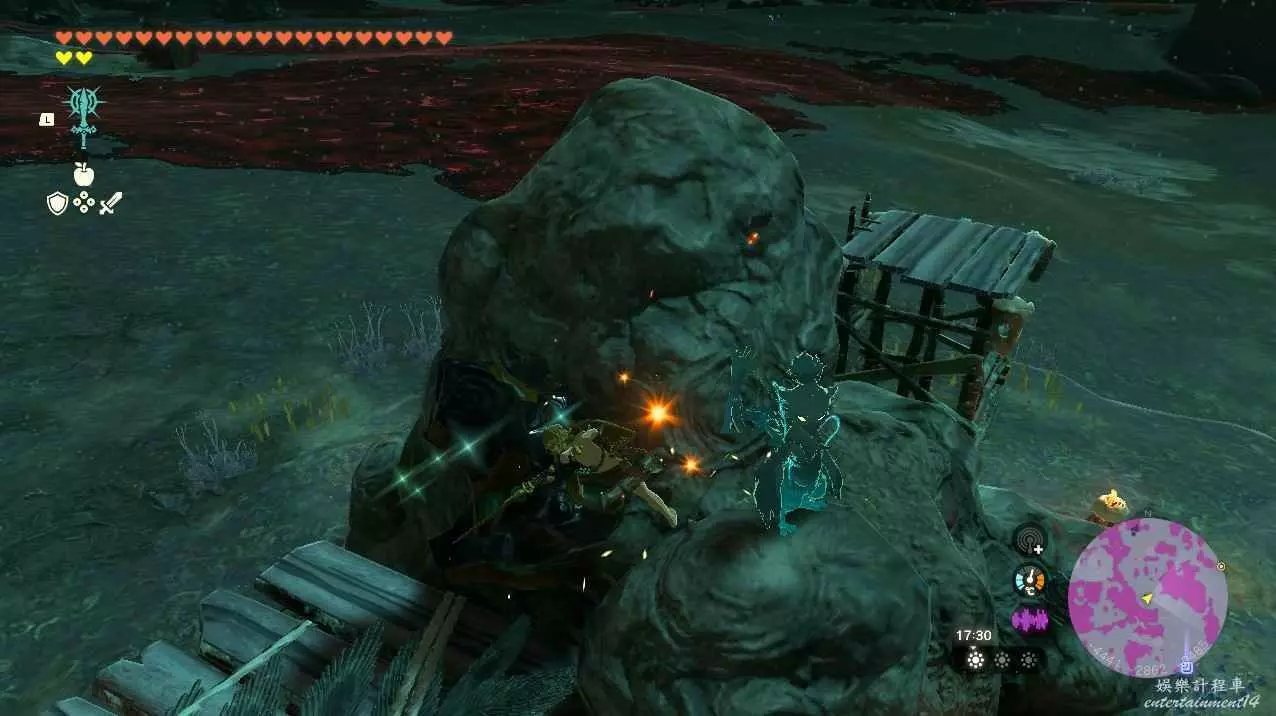
Task: Select the Sheikah sensor plus icon
Action: tap(1029, 540)
